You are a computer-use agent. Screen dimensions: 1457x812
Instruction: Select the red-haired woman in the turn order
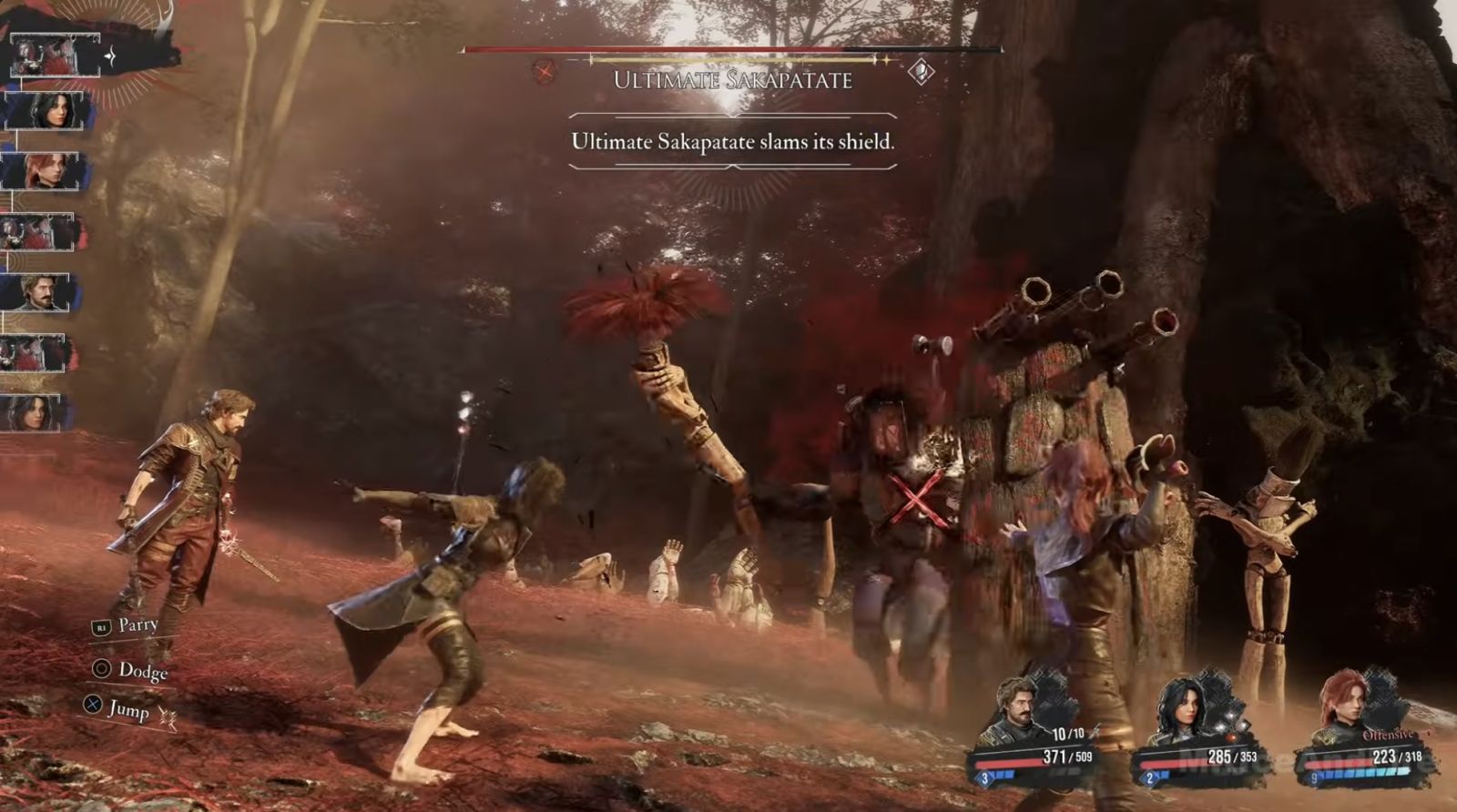pyautogui.click(x=46, y=171)
